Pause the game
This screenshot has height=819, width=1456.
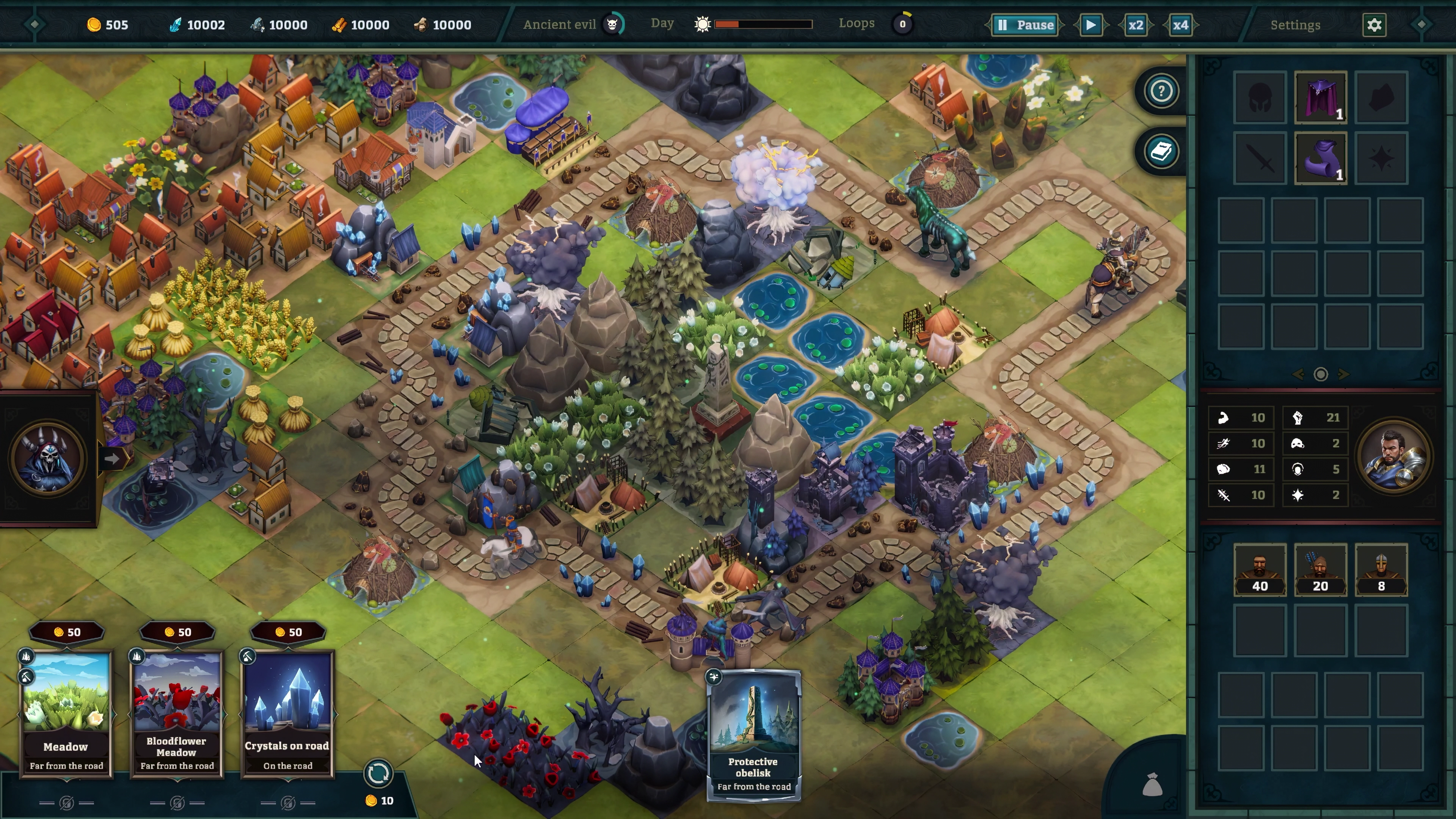point(1026,25)
